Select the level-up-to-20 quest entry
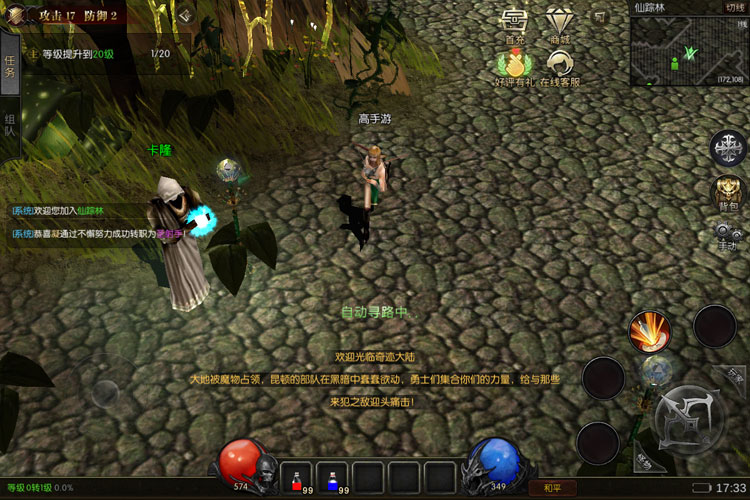 (100, 53)
